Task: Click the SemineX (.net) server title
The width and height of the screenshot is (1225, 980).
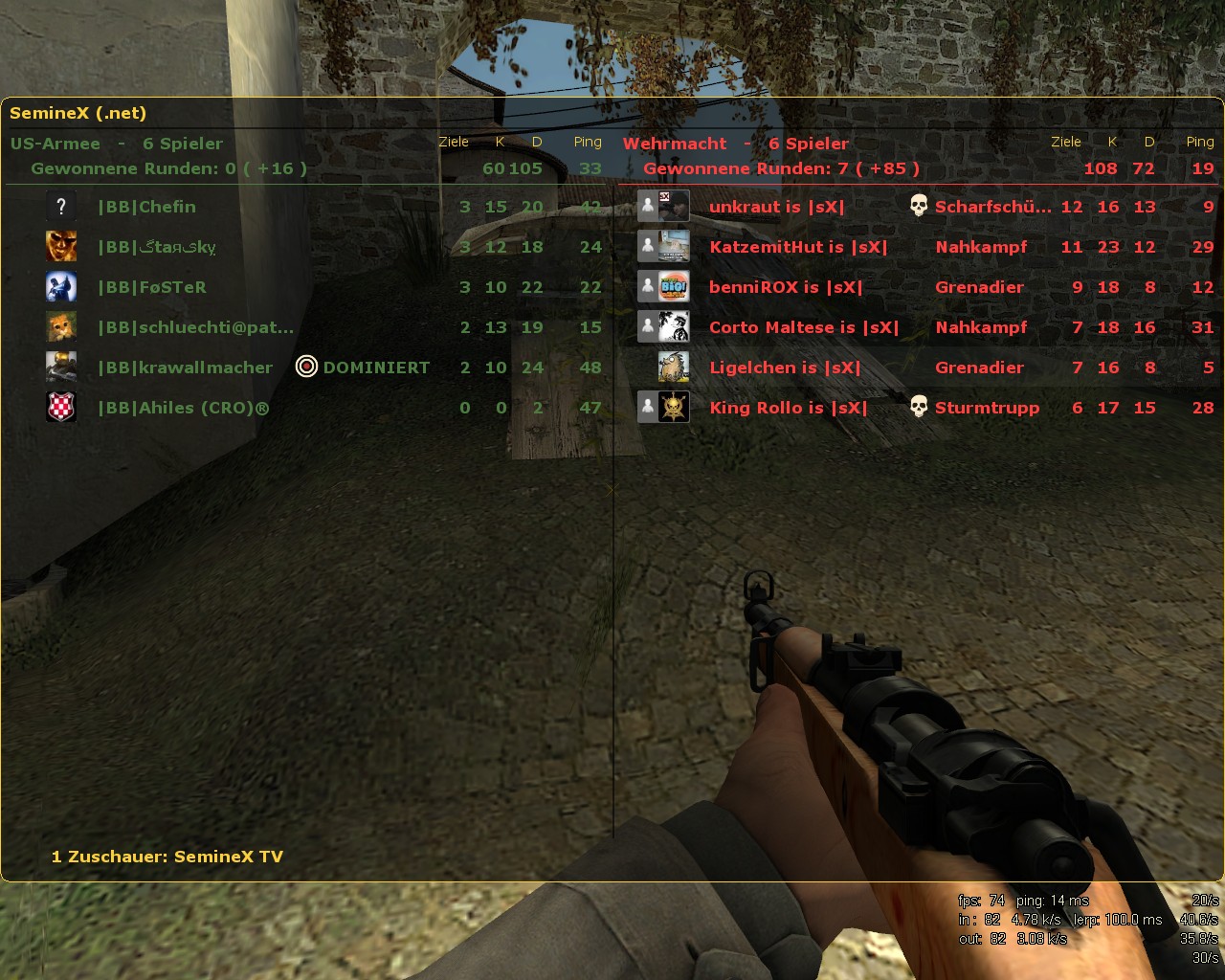Action: (x=78, y=112)
